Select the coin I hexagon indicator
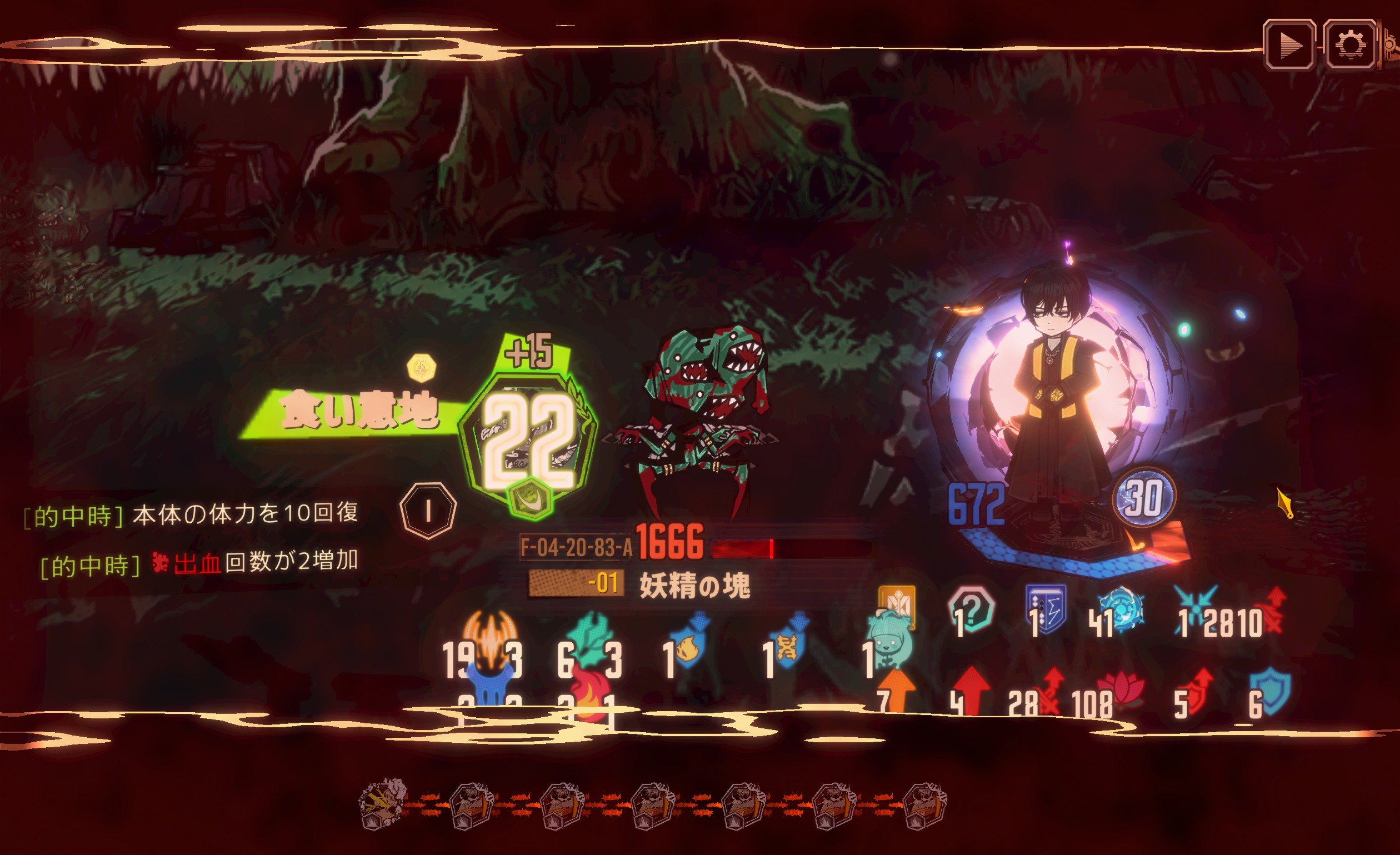1400x855 pixels. (x=428, y=511)
